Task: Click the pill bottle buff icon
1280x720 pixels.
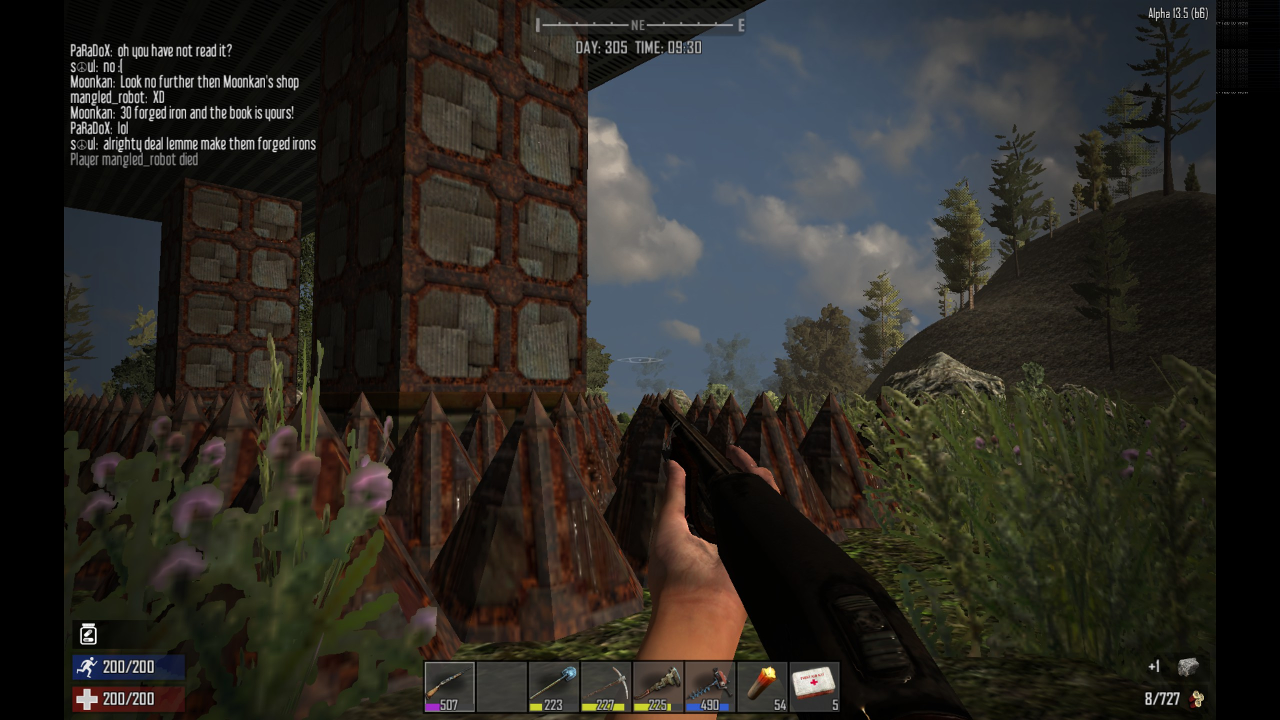Action: [x=88, y=633]
